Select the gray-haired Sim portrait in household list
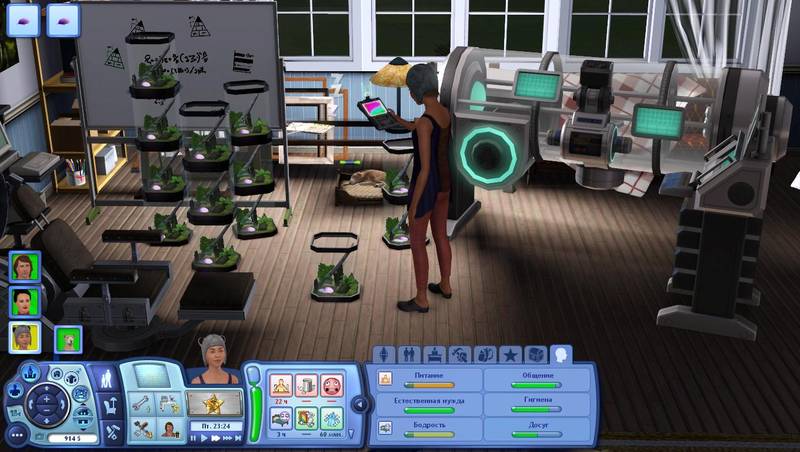The height and width of the screenshot is (452, 800). 24,337
